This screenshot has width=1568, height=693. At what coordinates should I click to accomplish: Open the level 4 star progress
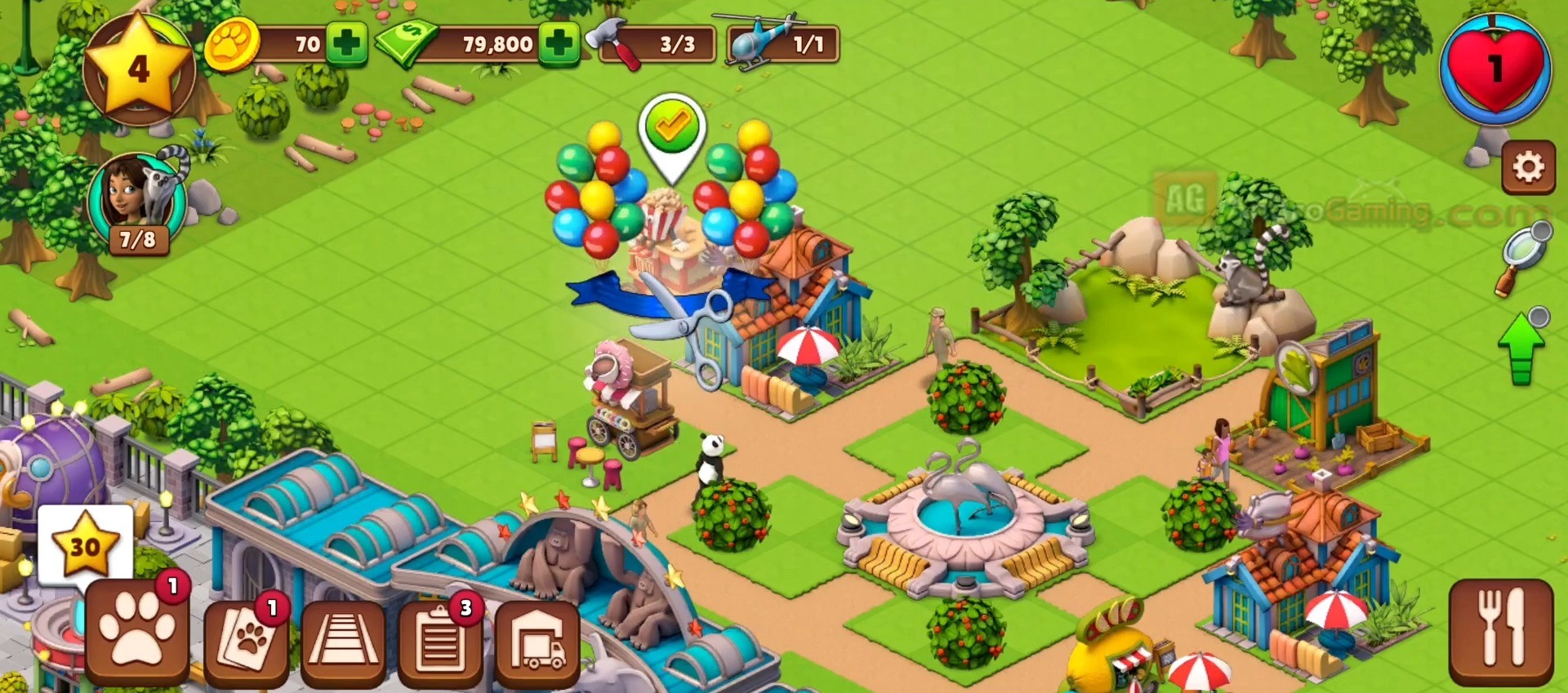click(x=138, y=69)
